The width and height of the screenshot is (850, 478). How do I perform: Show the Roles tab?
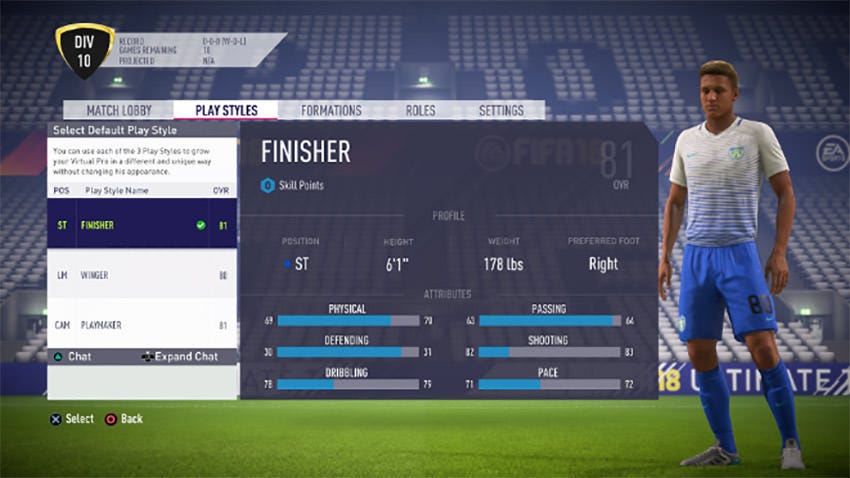(x=420, y=110)
